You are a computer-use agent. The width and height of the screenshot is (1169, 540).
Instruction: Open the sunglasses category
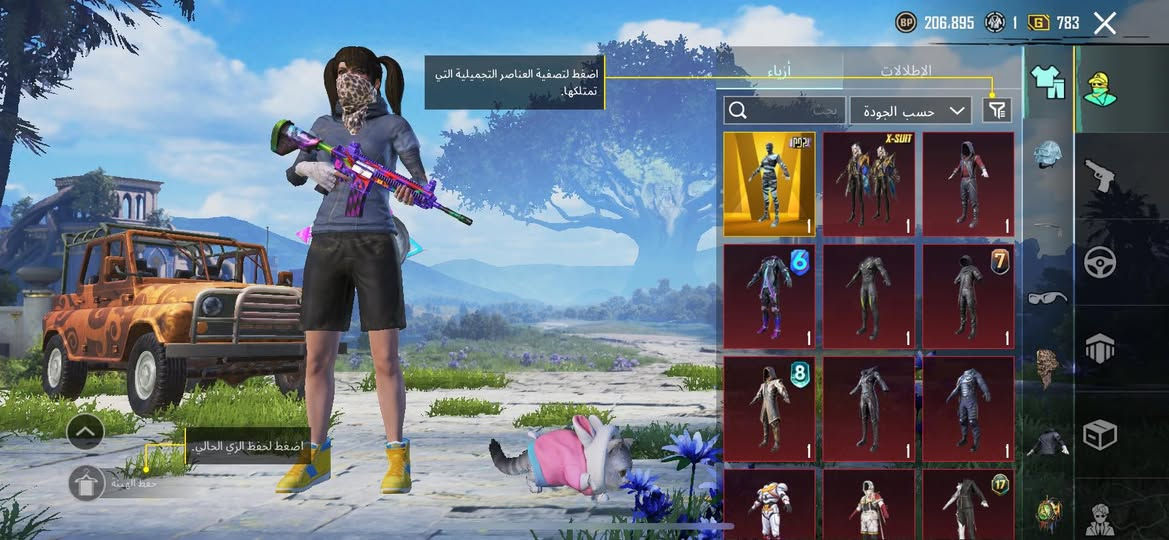pos(1048,297)
